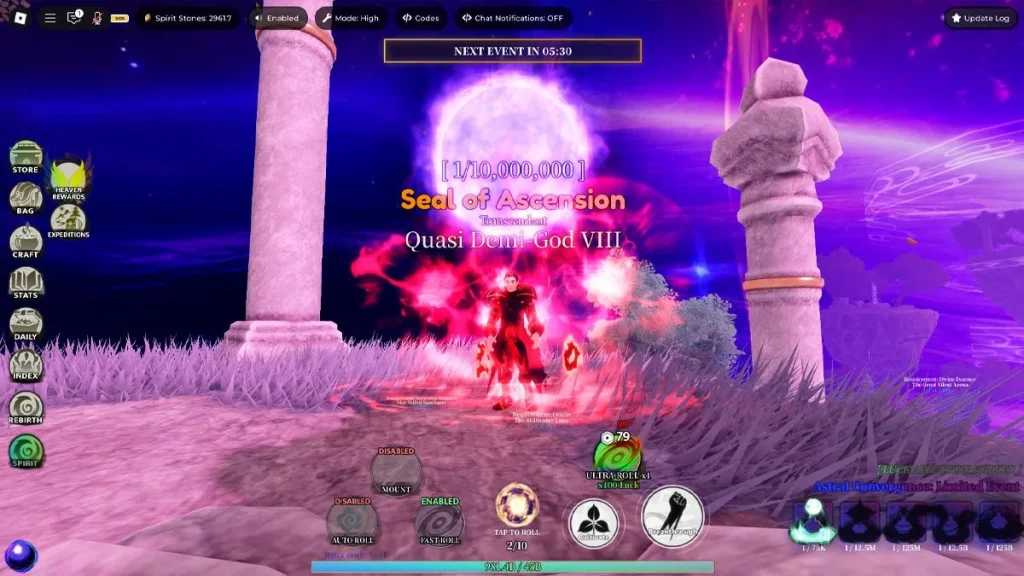Claim Daily rewards icon
This screenshot has width=1024, height=576.
25,324
